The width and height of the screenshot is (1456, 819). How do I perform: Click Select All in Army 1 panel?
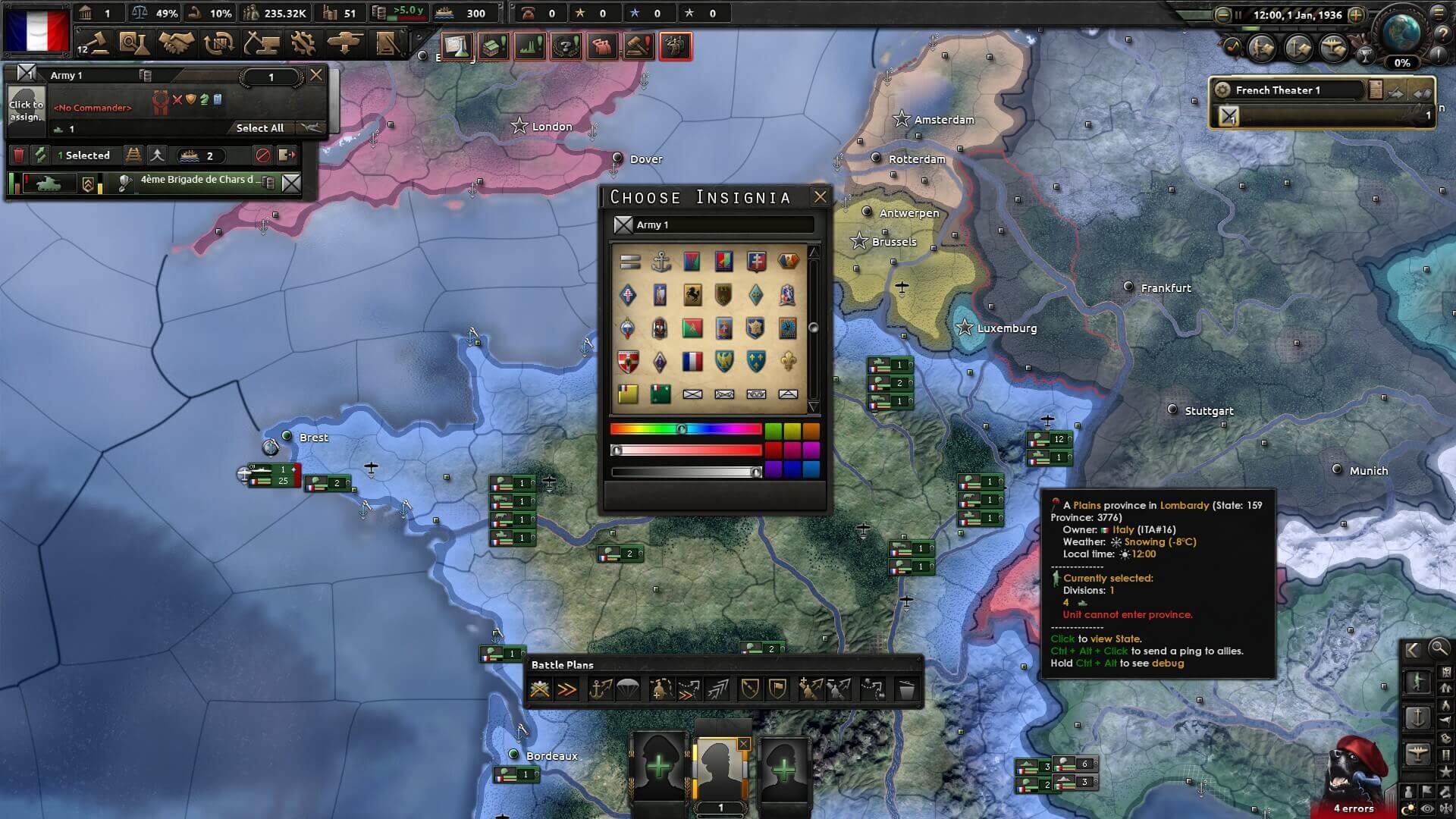tap(259, 128)
